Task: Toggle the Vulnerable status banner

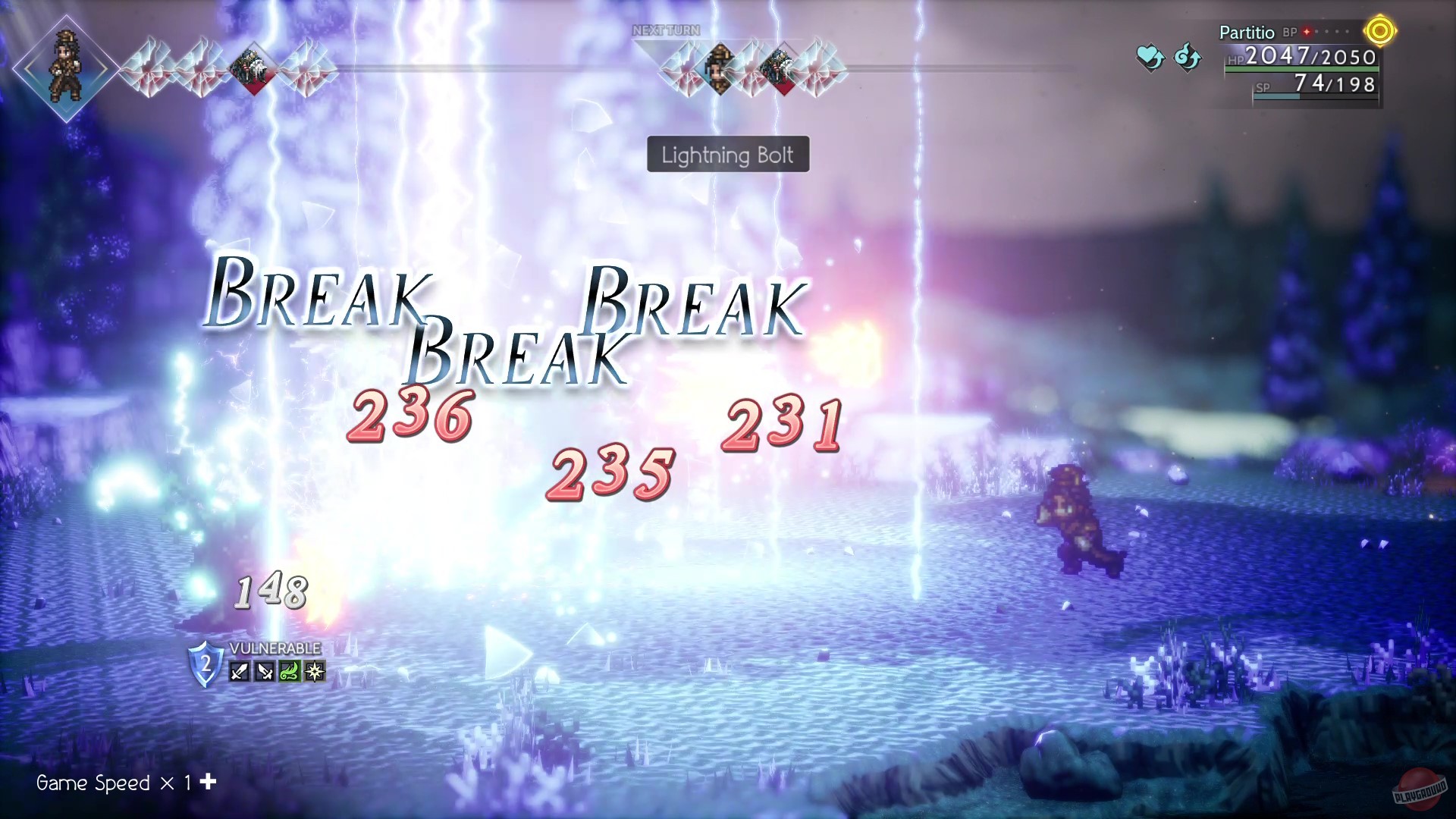Action: [274, 648]
